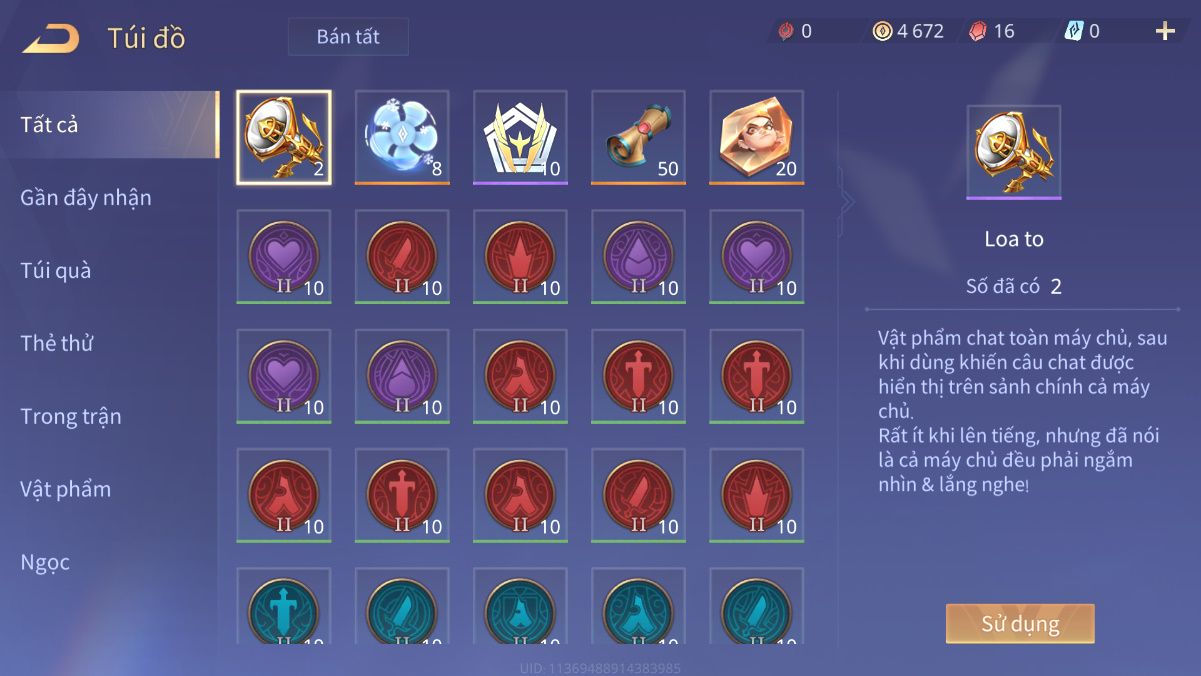Open the Vật phẩm tab

pos(66,490)
